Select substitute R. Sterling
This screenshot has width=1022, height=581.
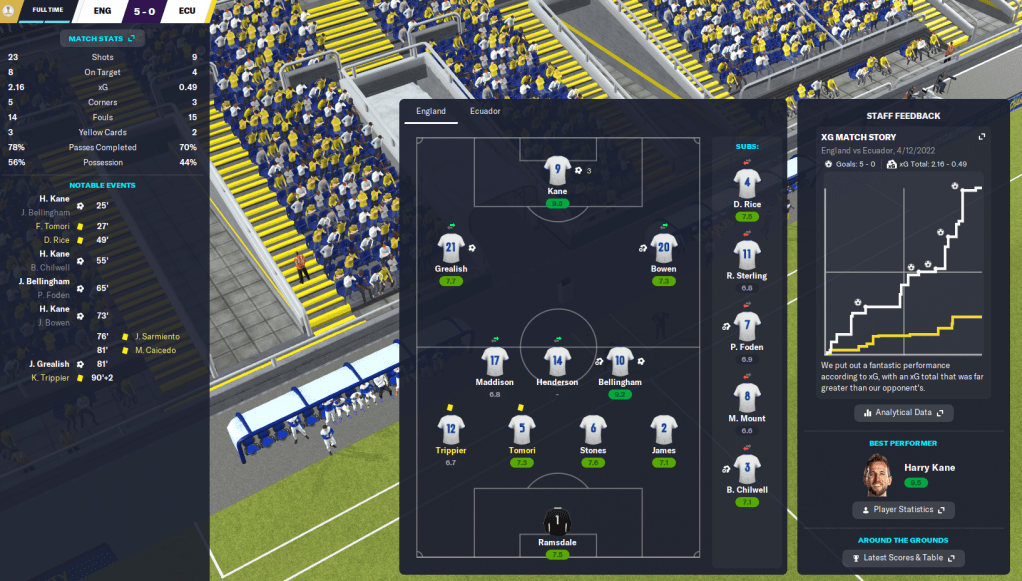pyautogui.click(x=747, y=255)
